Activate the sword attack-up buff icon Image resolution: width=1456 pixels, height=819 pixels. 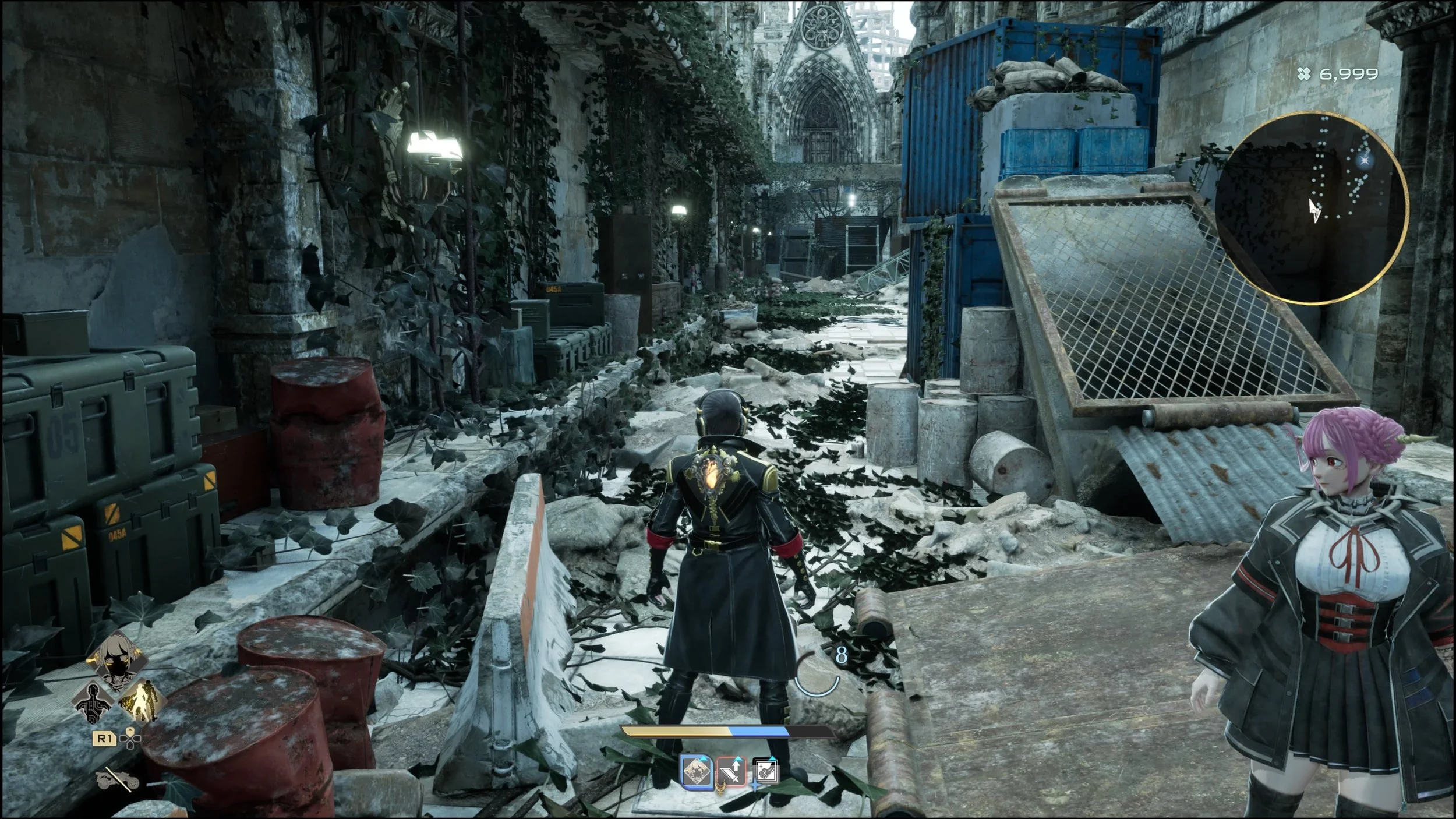[x=732, y=772]
